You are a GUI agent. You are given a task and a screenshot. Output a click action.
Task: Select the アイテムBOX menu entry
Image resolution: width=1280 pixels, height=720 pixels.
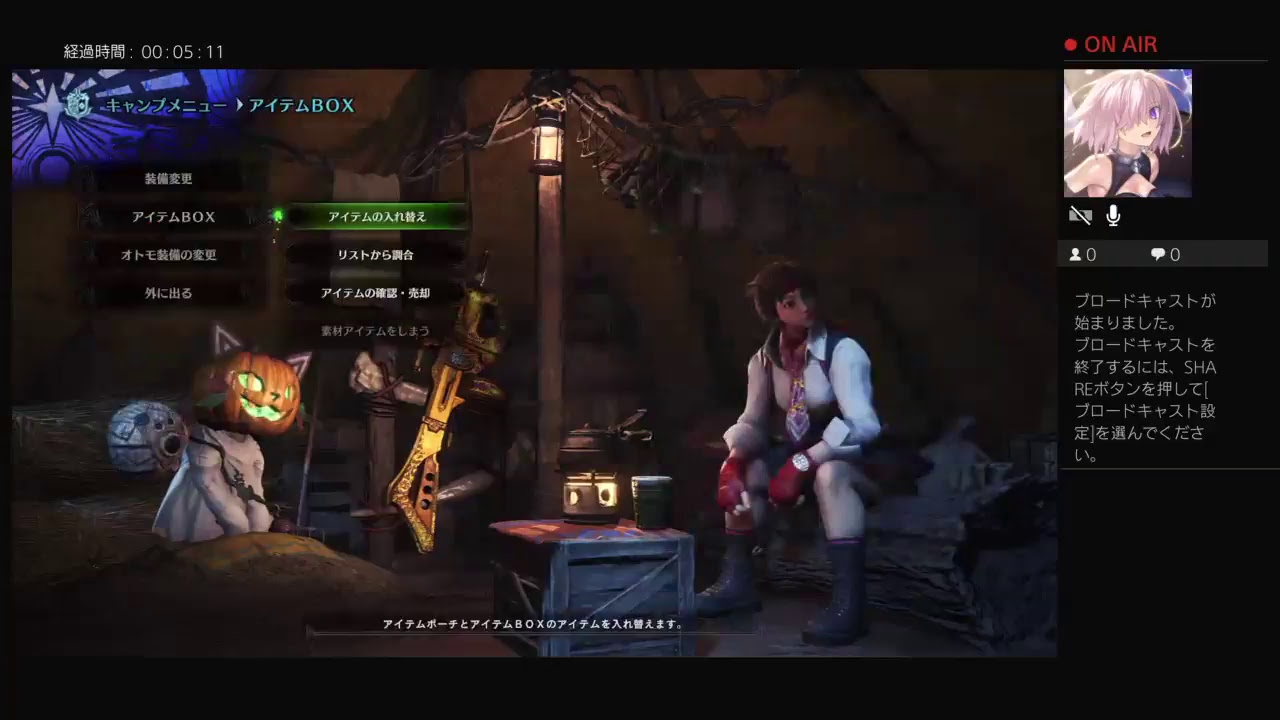[173, 217]
